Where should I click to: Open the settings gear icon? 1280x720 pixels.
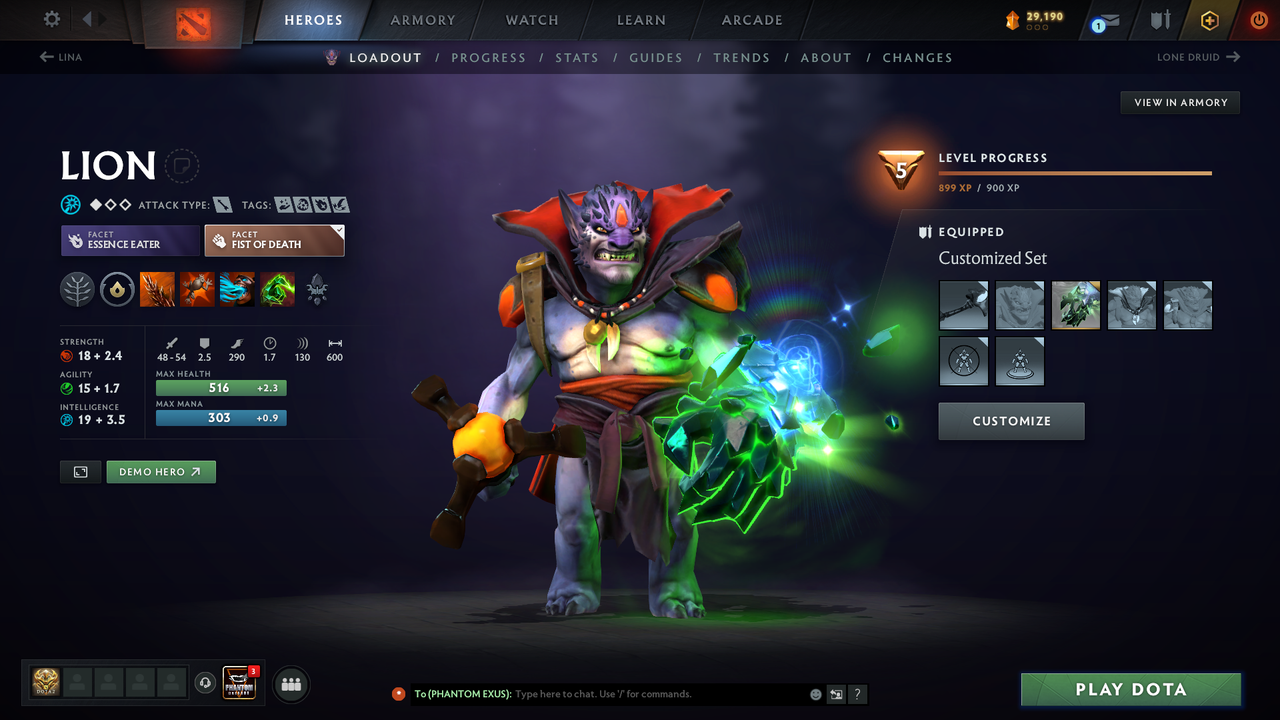click(x=52, y=19)
